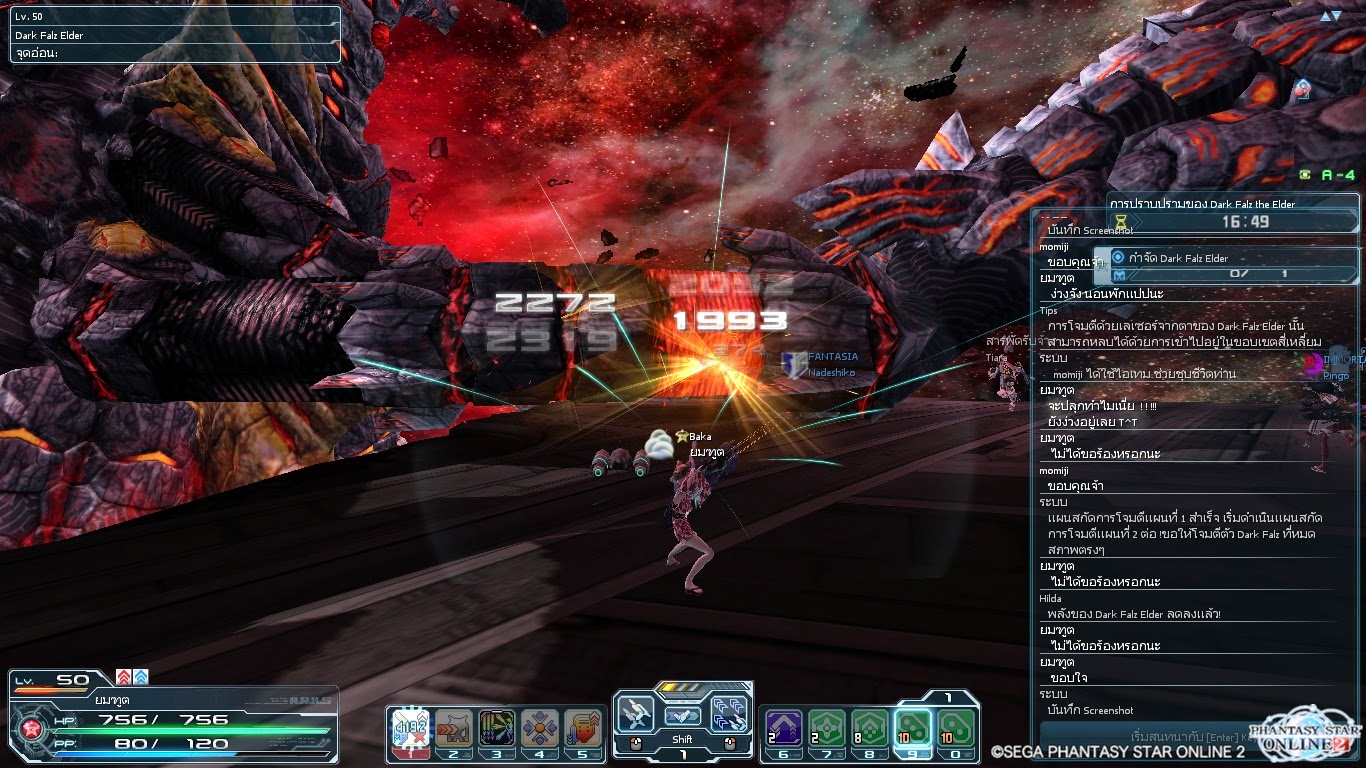
Task: Click the enemy kill-count icon on the quest objective
Action: point(1121,275)
